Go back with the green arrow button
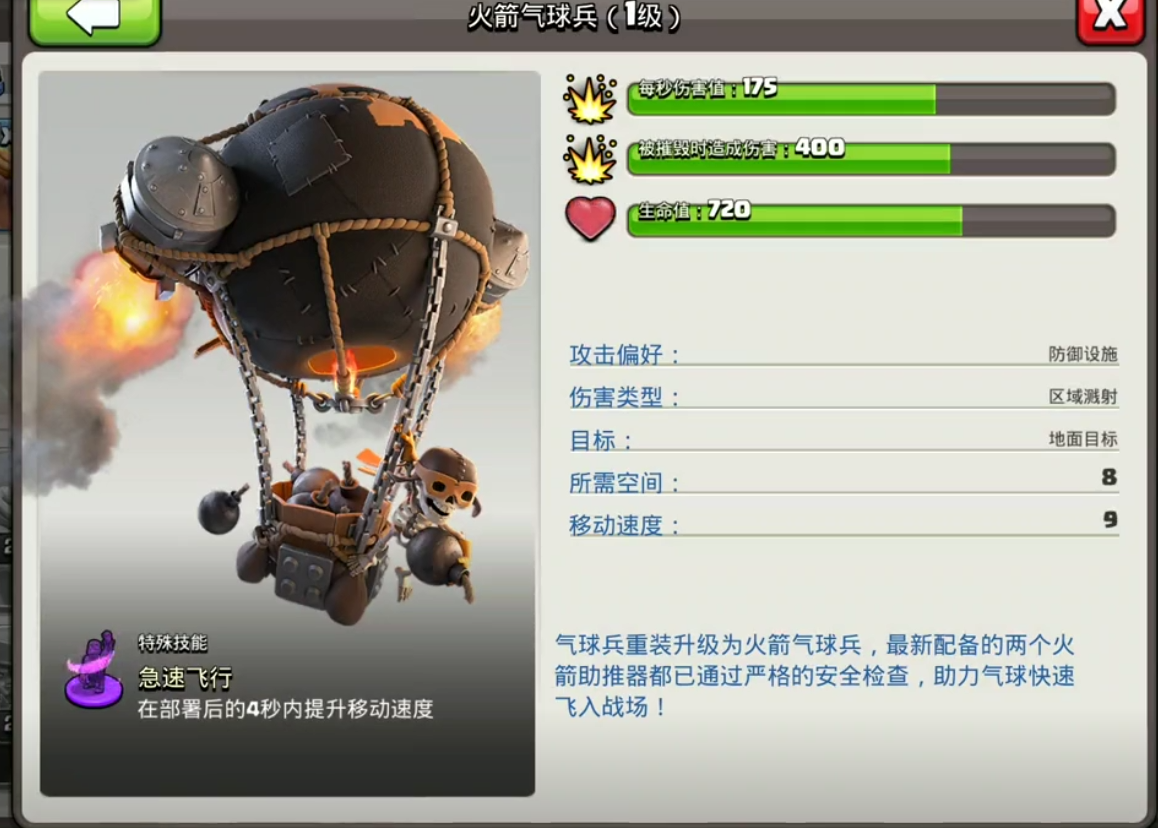The image size is (1158, 828). pos(94,18)
